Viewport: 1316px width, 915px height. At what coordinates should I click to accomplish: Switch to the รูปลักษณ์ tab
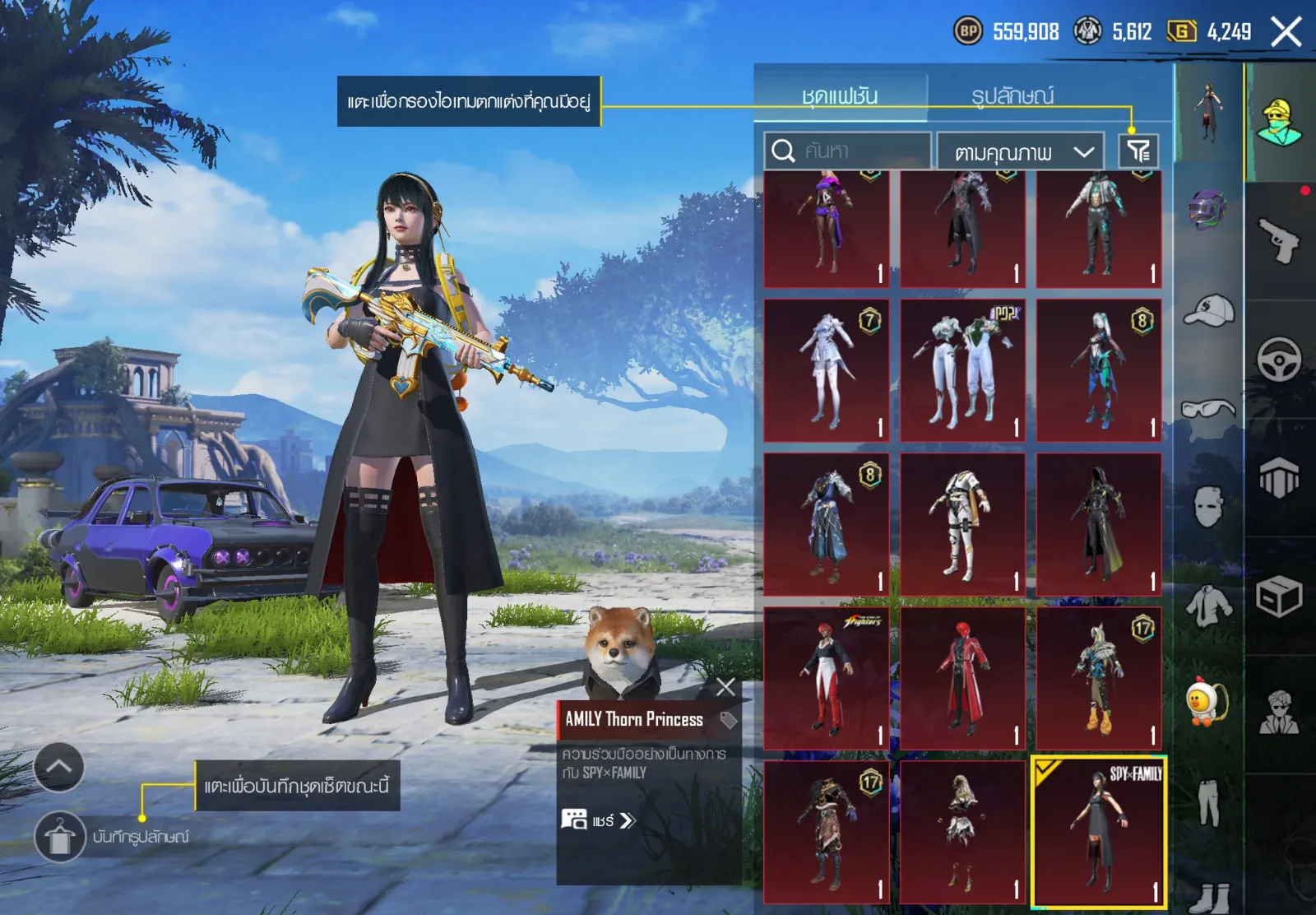(1012, 96)
